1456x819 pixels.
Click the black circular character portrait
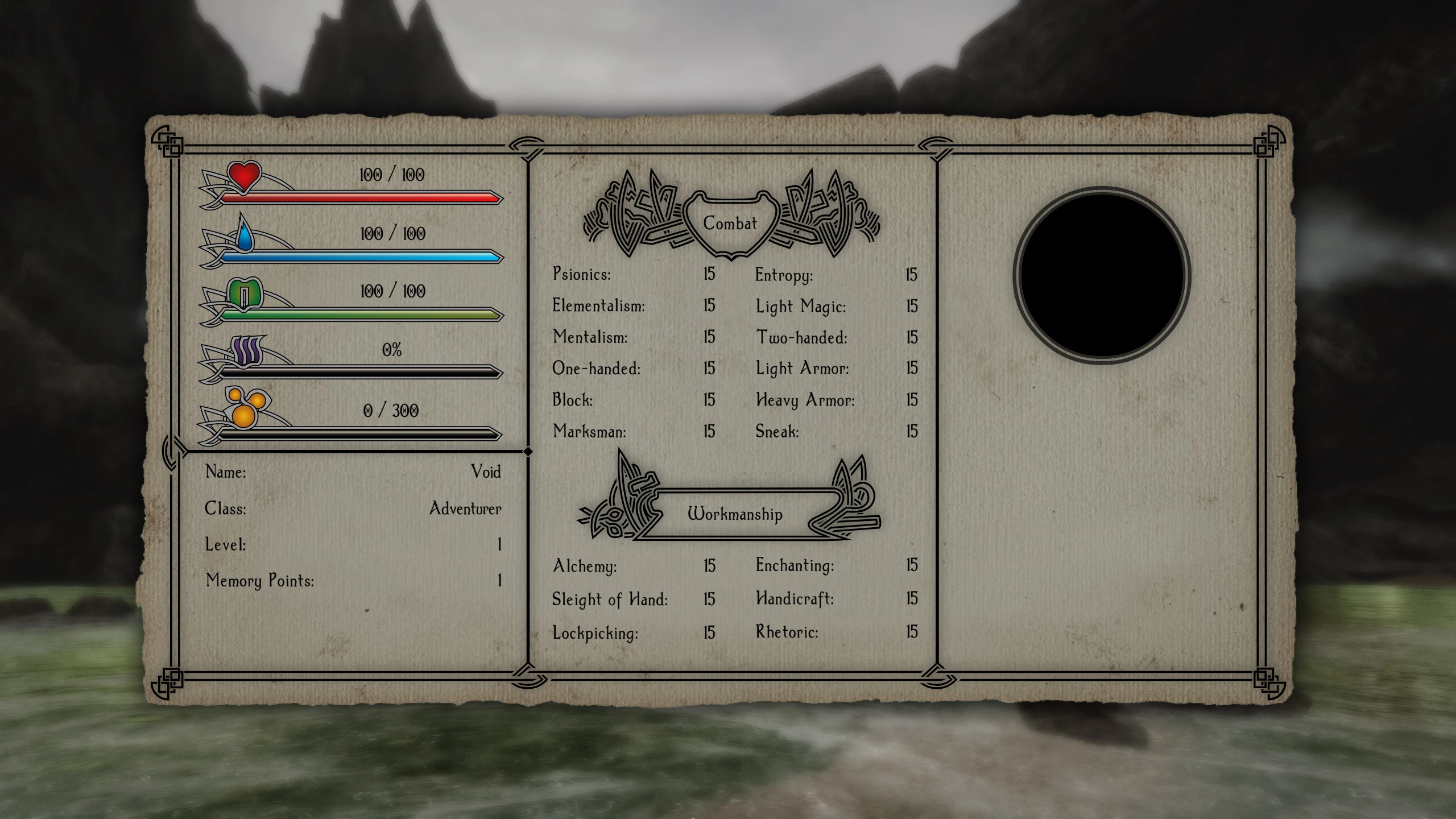point(1102,275)
